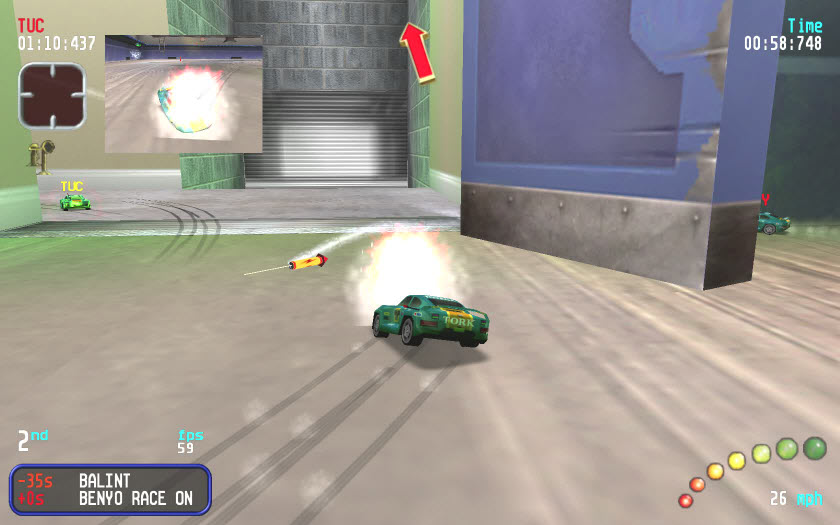Viewport: 840px width, 525px height.
Task: Click the red direction arrow indicator
Action: pyautogui.click(x=418, y=50)
